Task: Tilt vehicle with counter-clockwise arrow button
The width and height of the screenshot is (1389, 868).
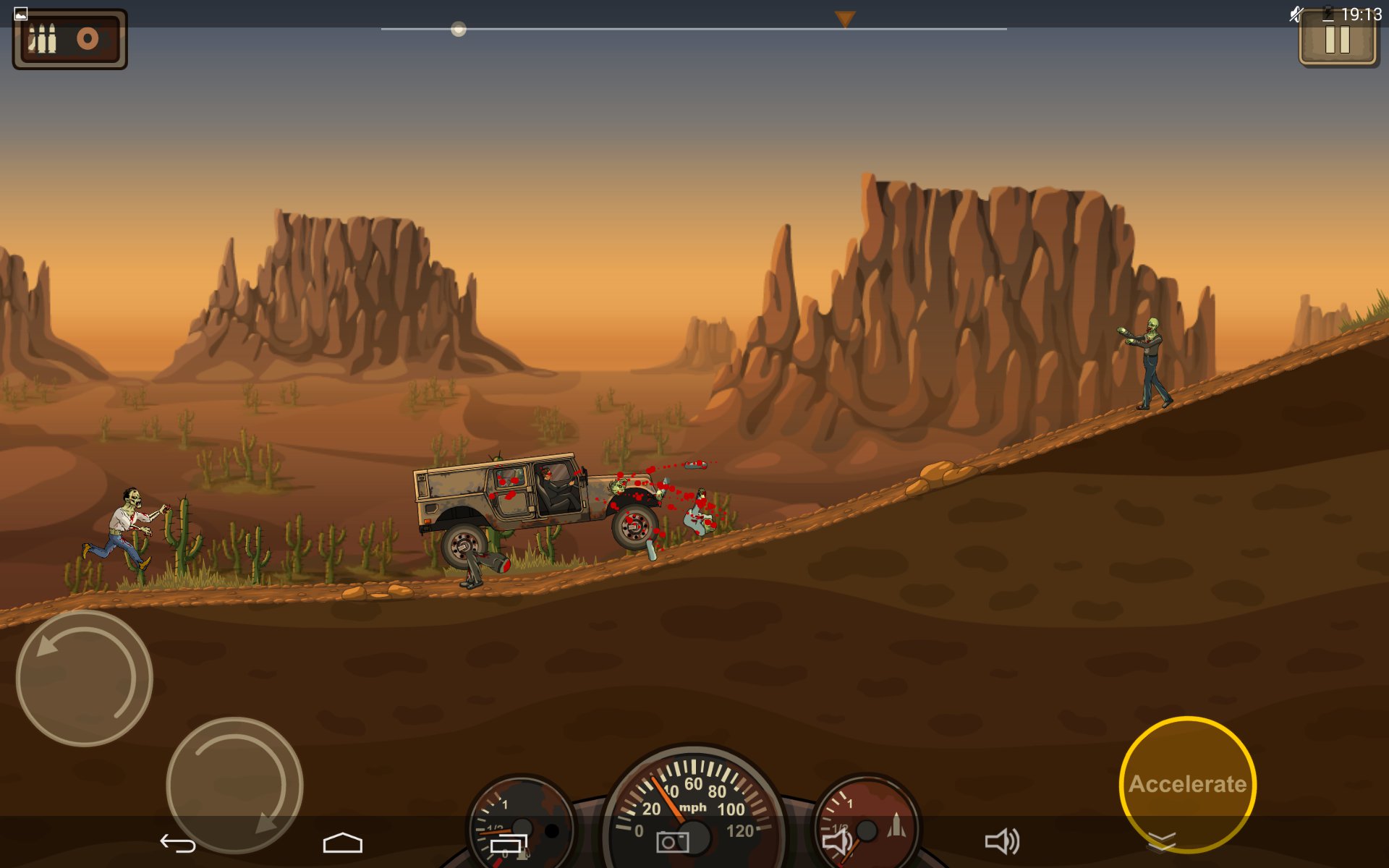Action: [85, 678]
